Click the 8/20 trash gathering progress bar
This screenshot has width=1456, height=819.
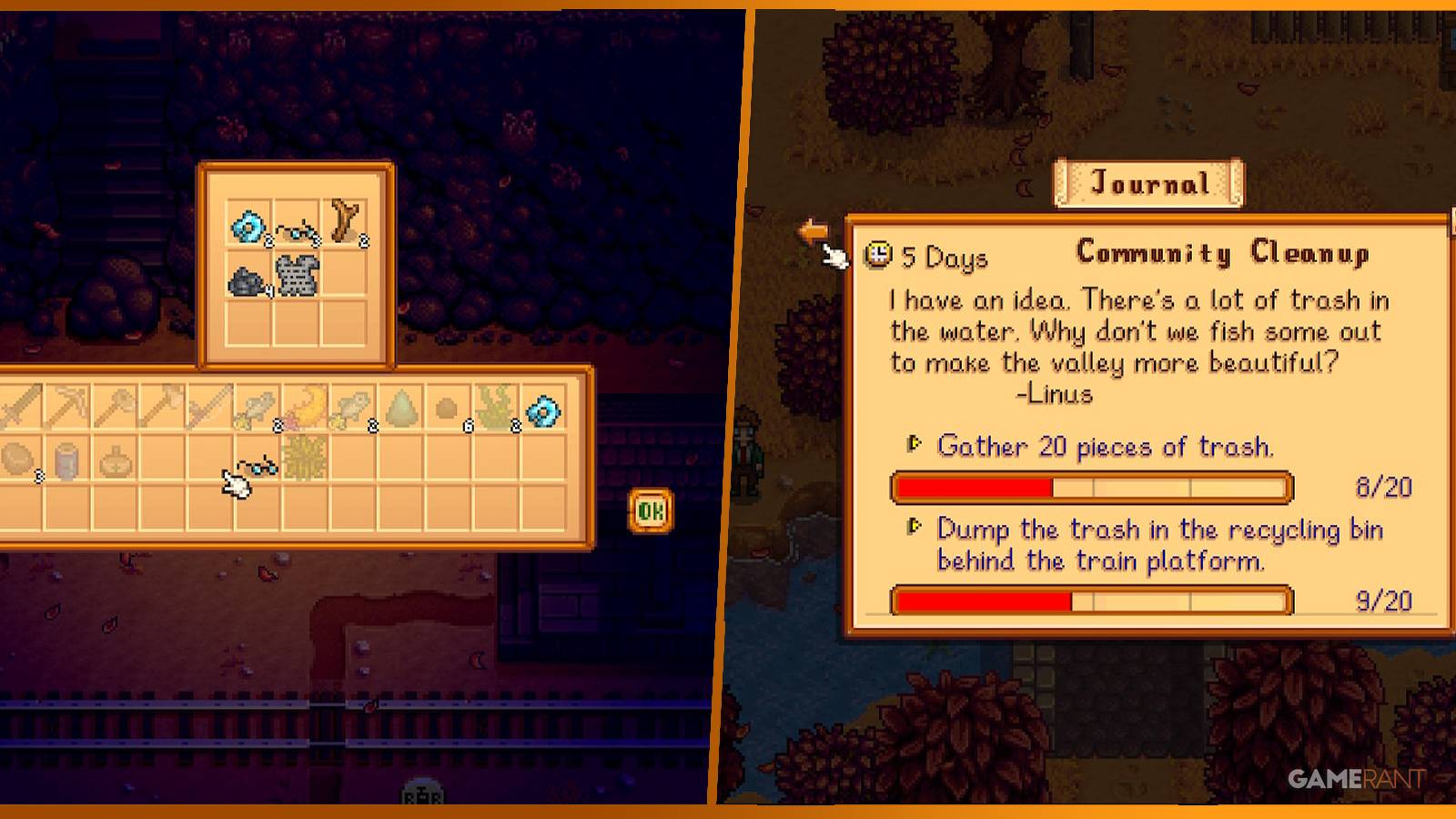[1091, 489]
